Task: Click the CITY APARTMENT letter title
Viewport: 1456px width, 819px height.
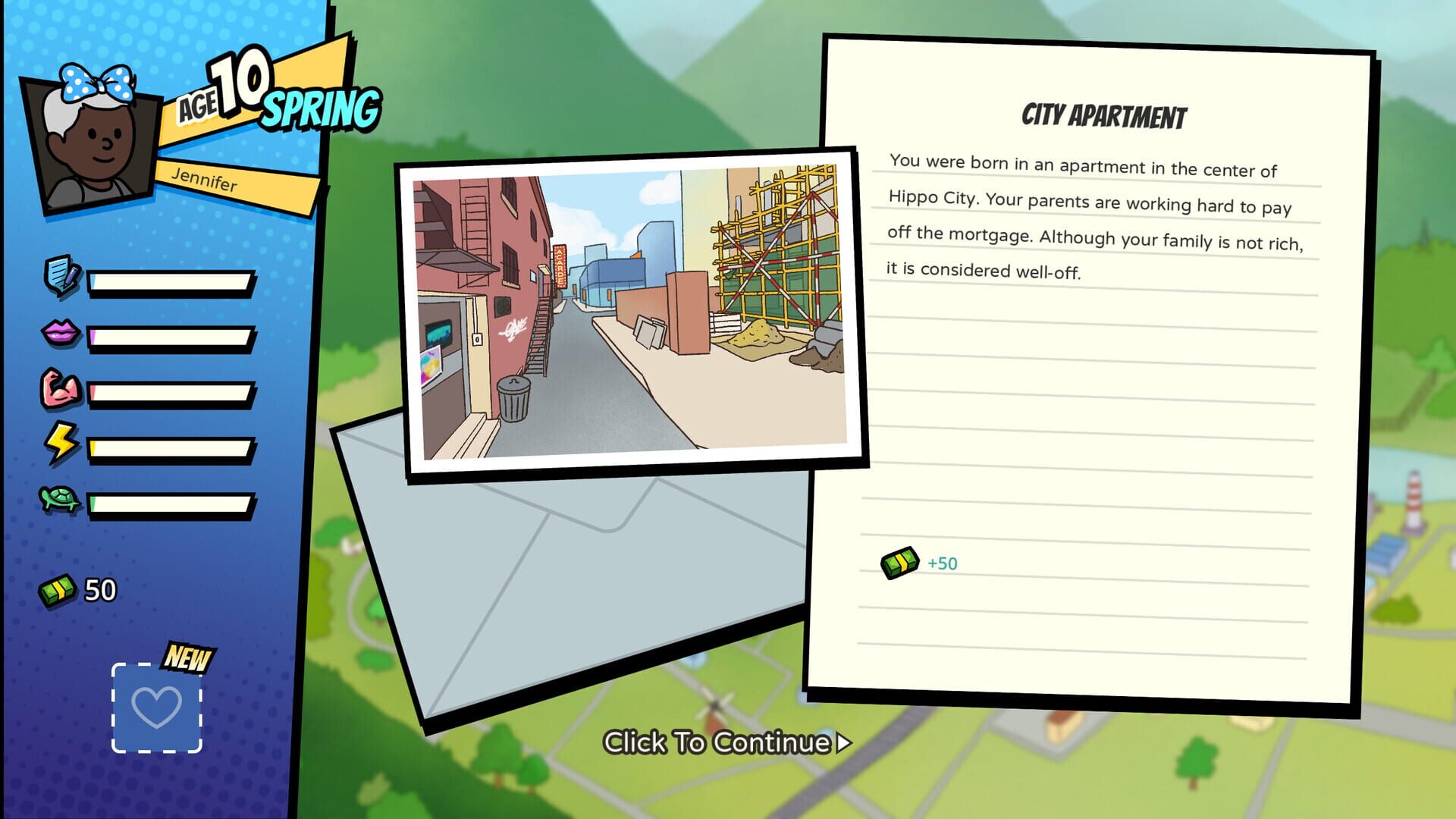Action: [x=1106, y=115]
